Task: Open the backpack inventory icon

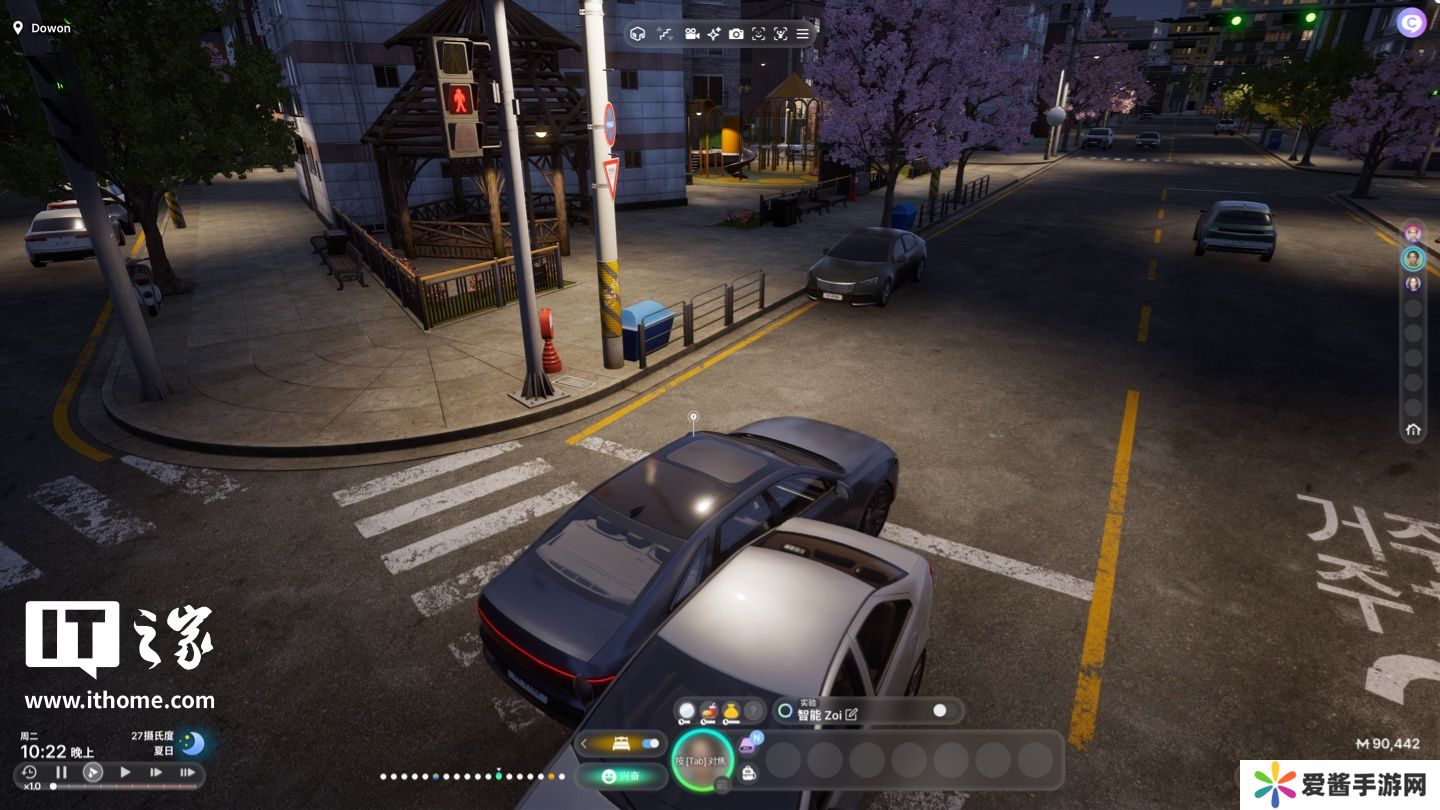Action: 748,772
